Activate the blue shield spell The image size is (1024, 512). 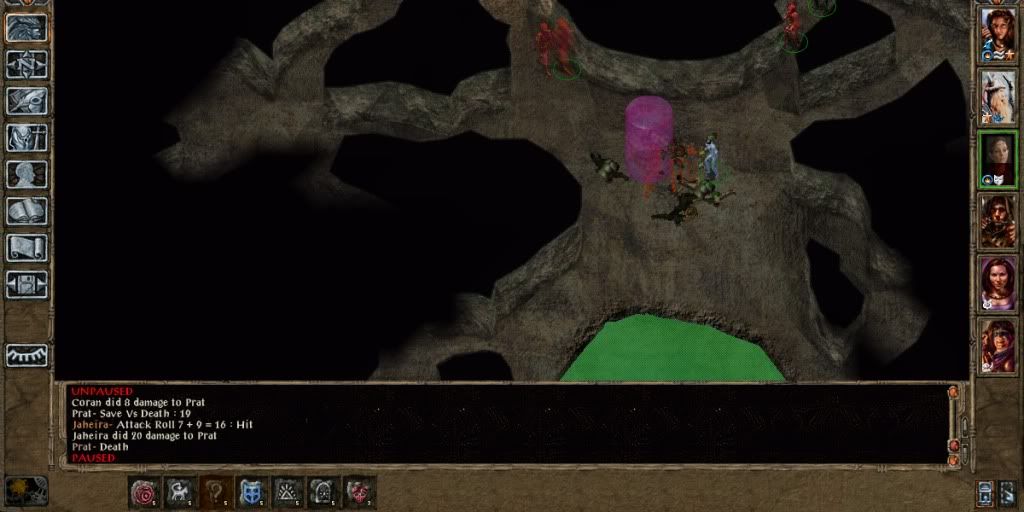pos(252,491)
